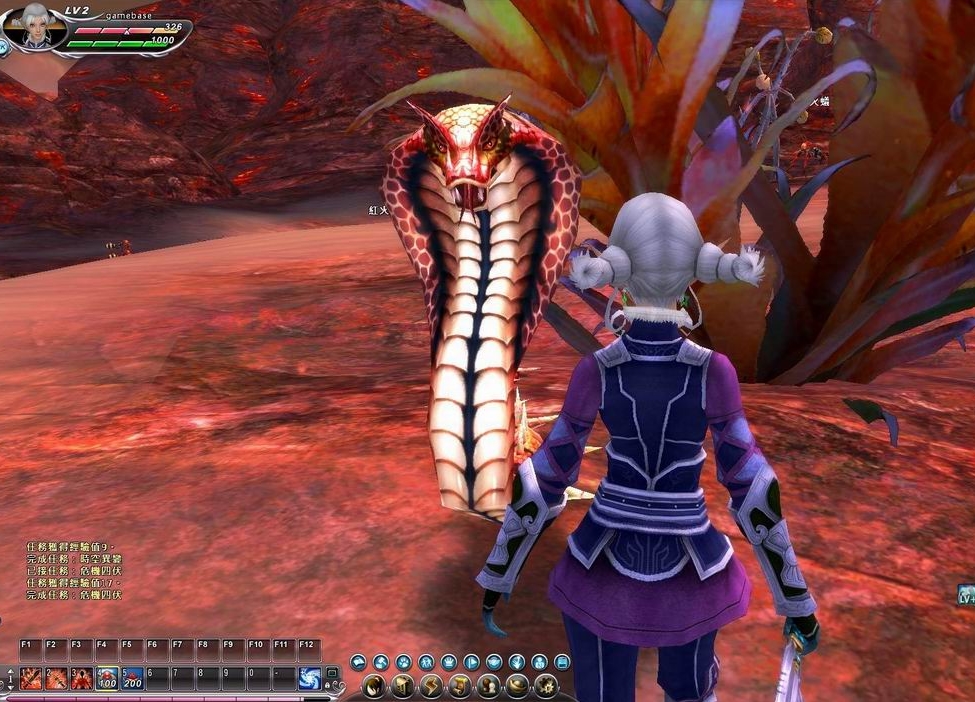Image resolution: width=975 pixels, height=702 pixels.
Task: Open the lightning bolt round menu button
Action: 430,686
